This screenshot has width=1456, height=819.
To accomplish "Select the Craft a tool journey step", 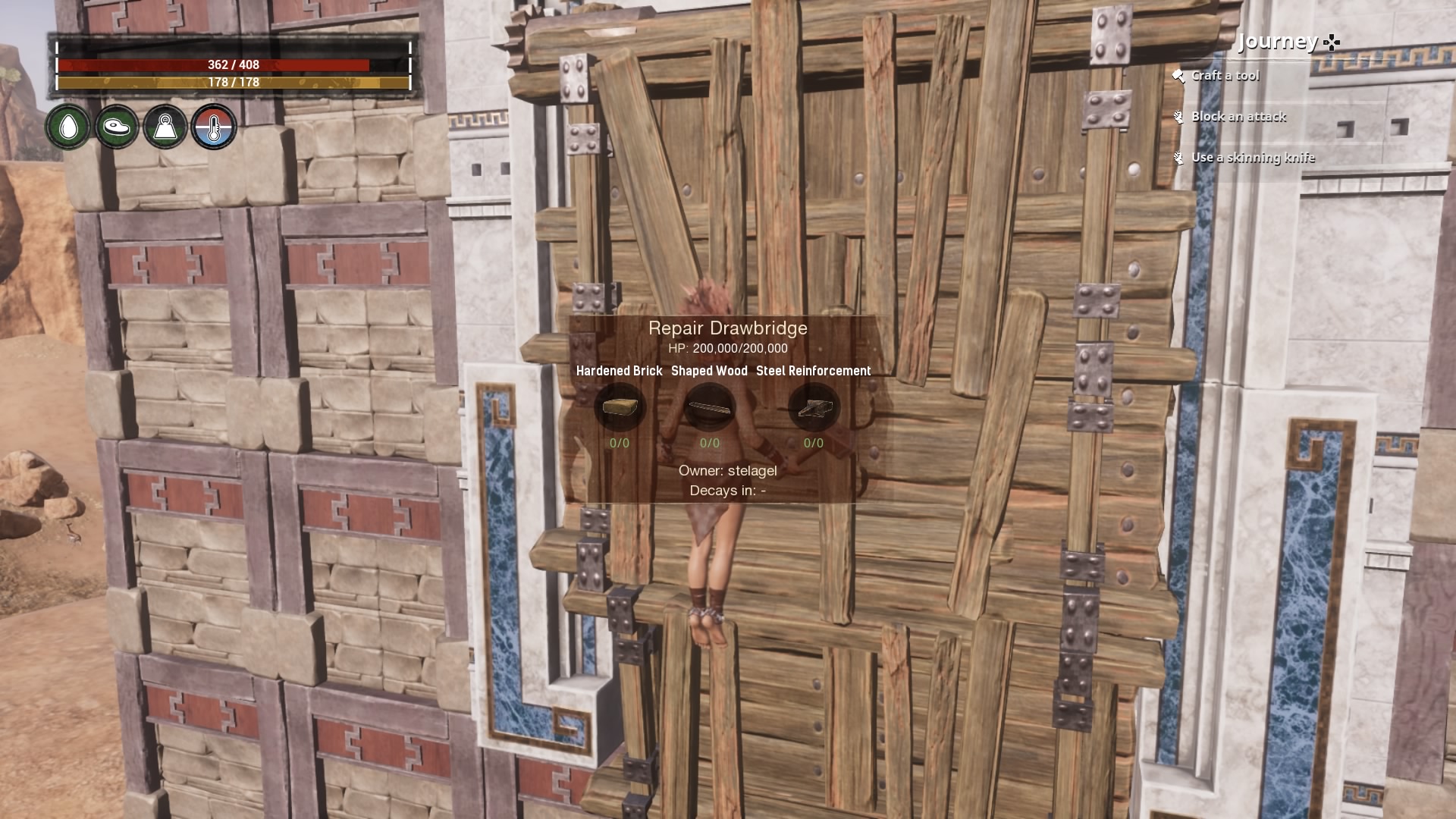I will pos(1226,75).
